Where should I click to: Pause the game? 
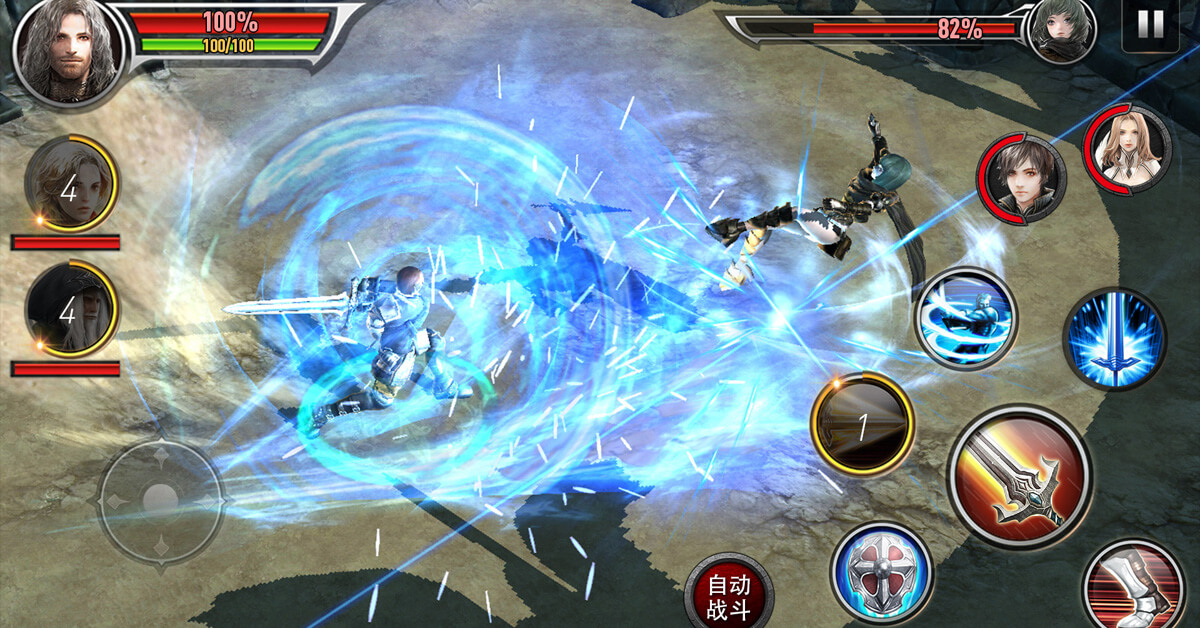[1150, 25]
